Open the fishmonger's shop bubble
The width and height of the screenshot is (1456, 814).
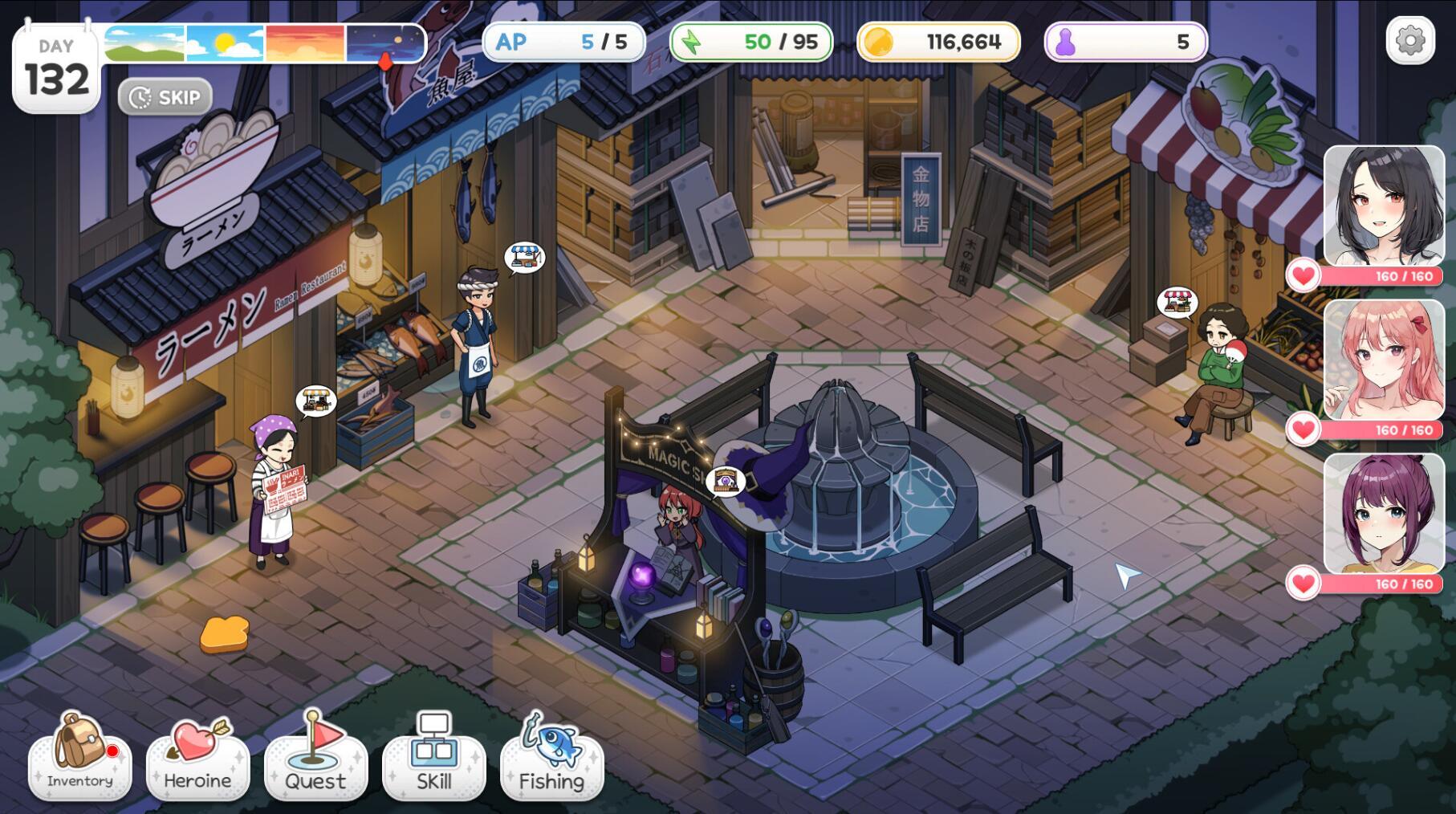coord(524,258)
